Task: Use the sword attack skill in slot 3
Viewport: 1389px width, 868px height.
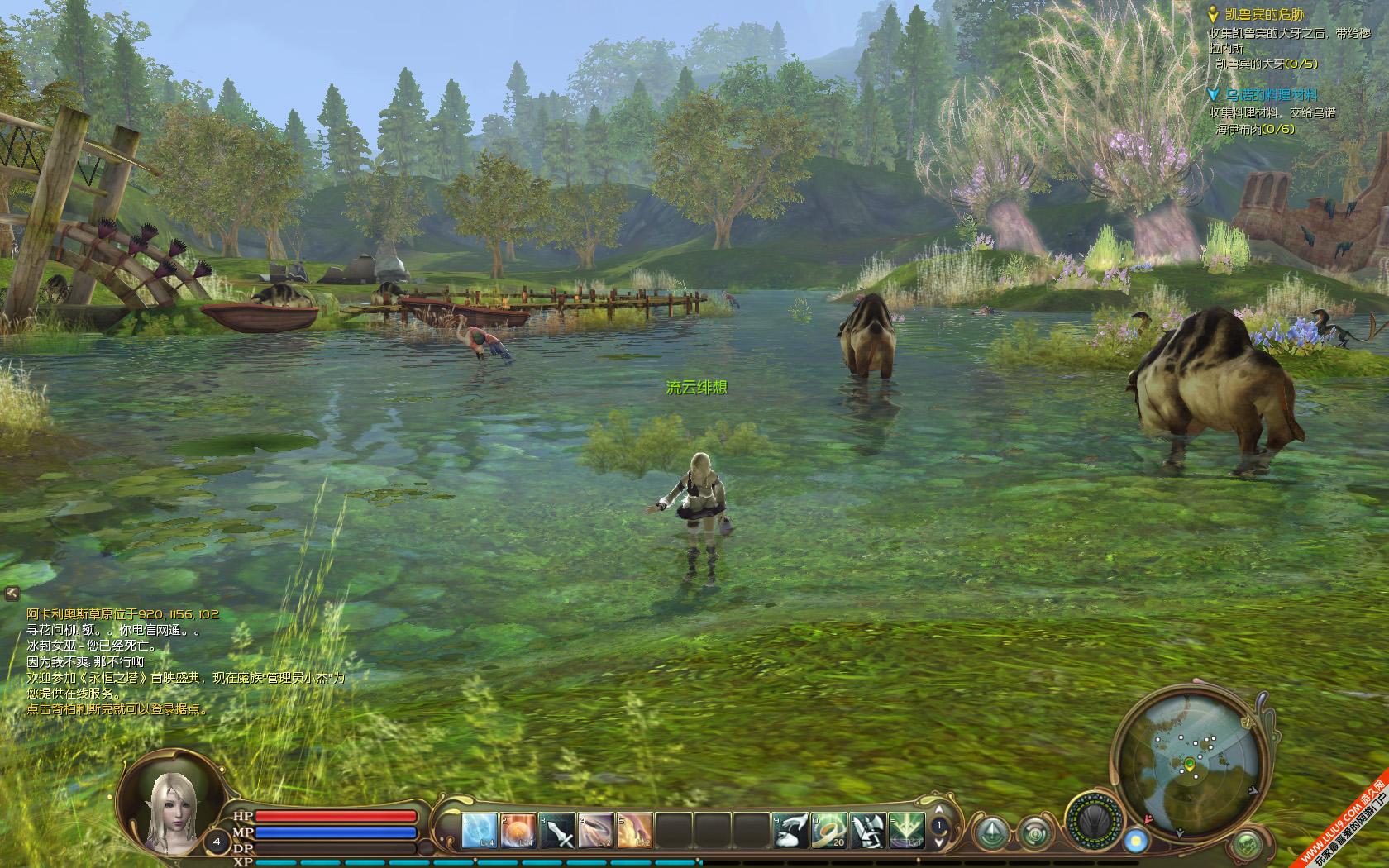Action: (x=557, y=831)
